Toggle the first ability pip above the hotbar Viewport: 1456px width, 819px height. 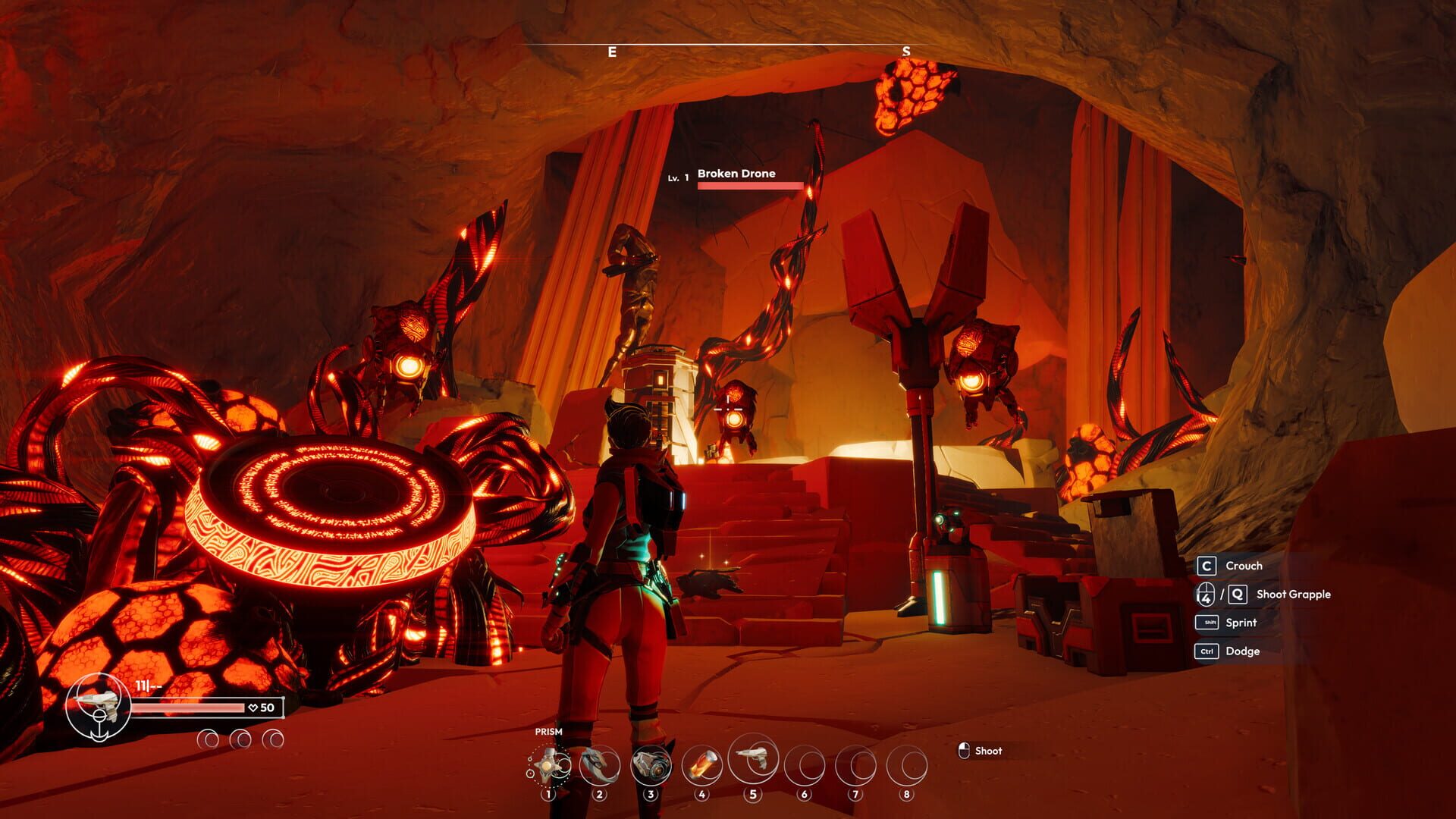pyautogui.click(x=206, y=737)
